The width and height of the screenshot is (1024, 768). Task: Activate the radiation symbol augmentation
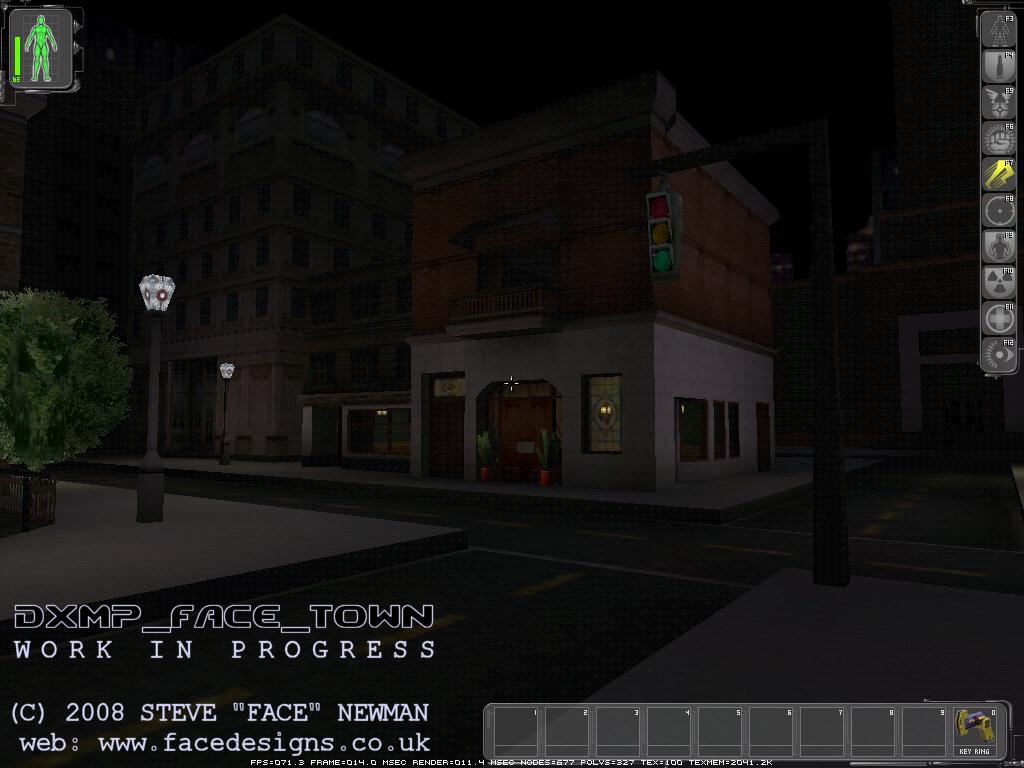pos(997,283)
